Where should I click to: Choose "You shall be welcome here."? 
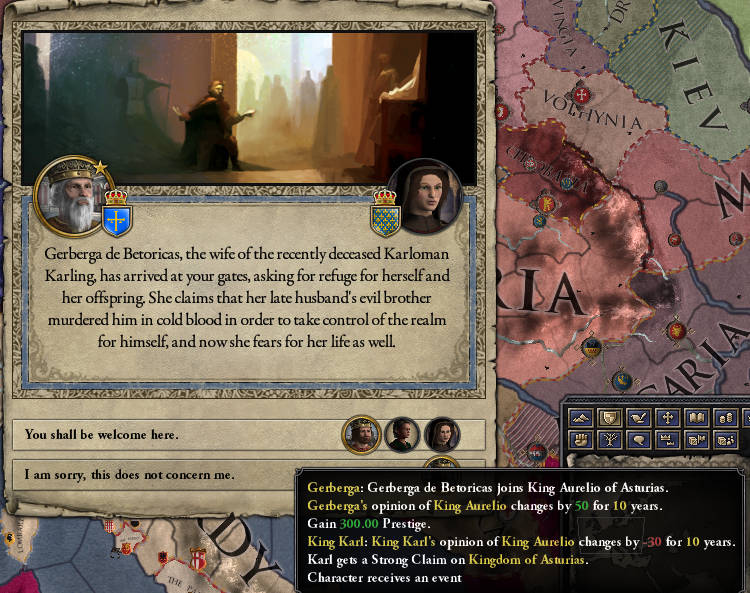(x=180, y=435)
